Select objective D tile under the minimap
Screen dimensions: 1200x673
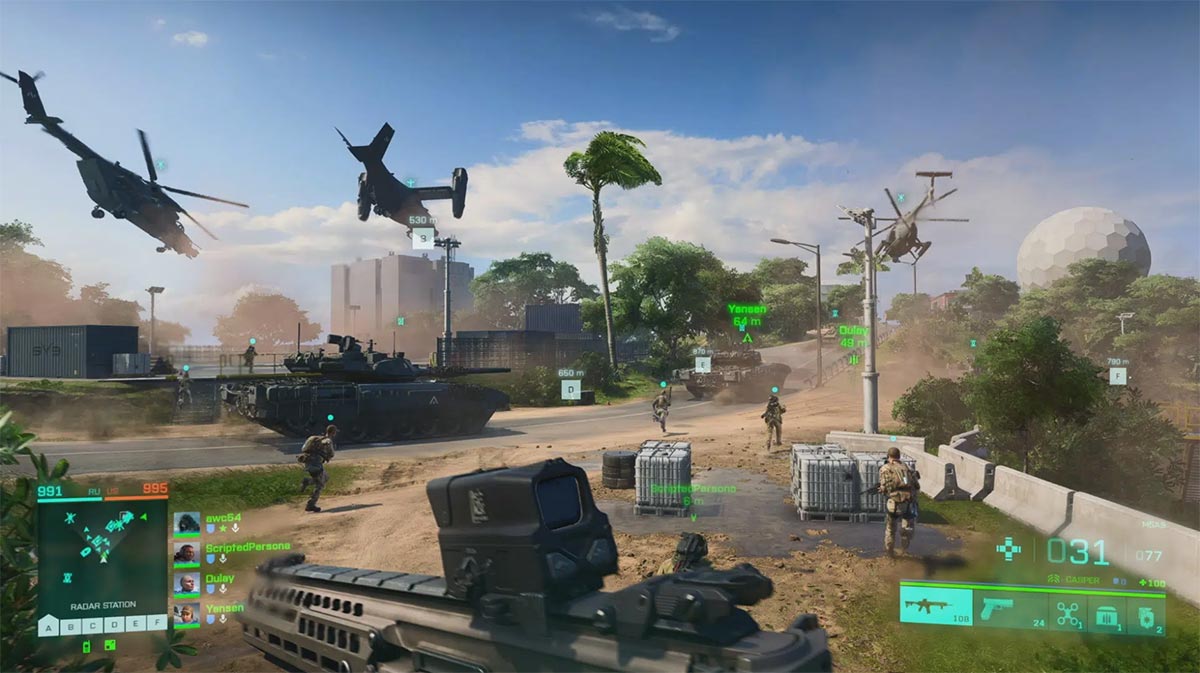113,626
